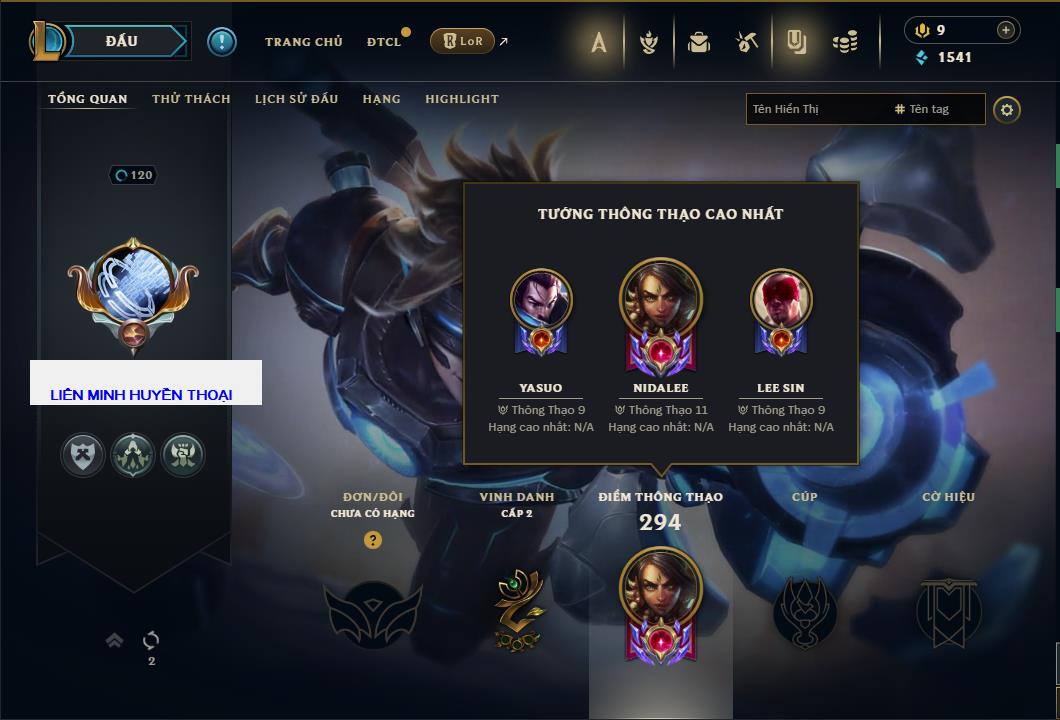Click the VINH DANH honor emblem
Image resolution: width=1060 pixels, height=720 pixels.
517,609
